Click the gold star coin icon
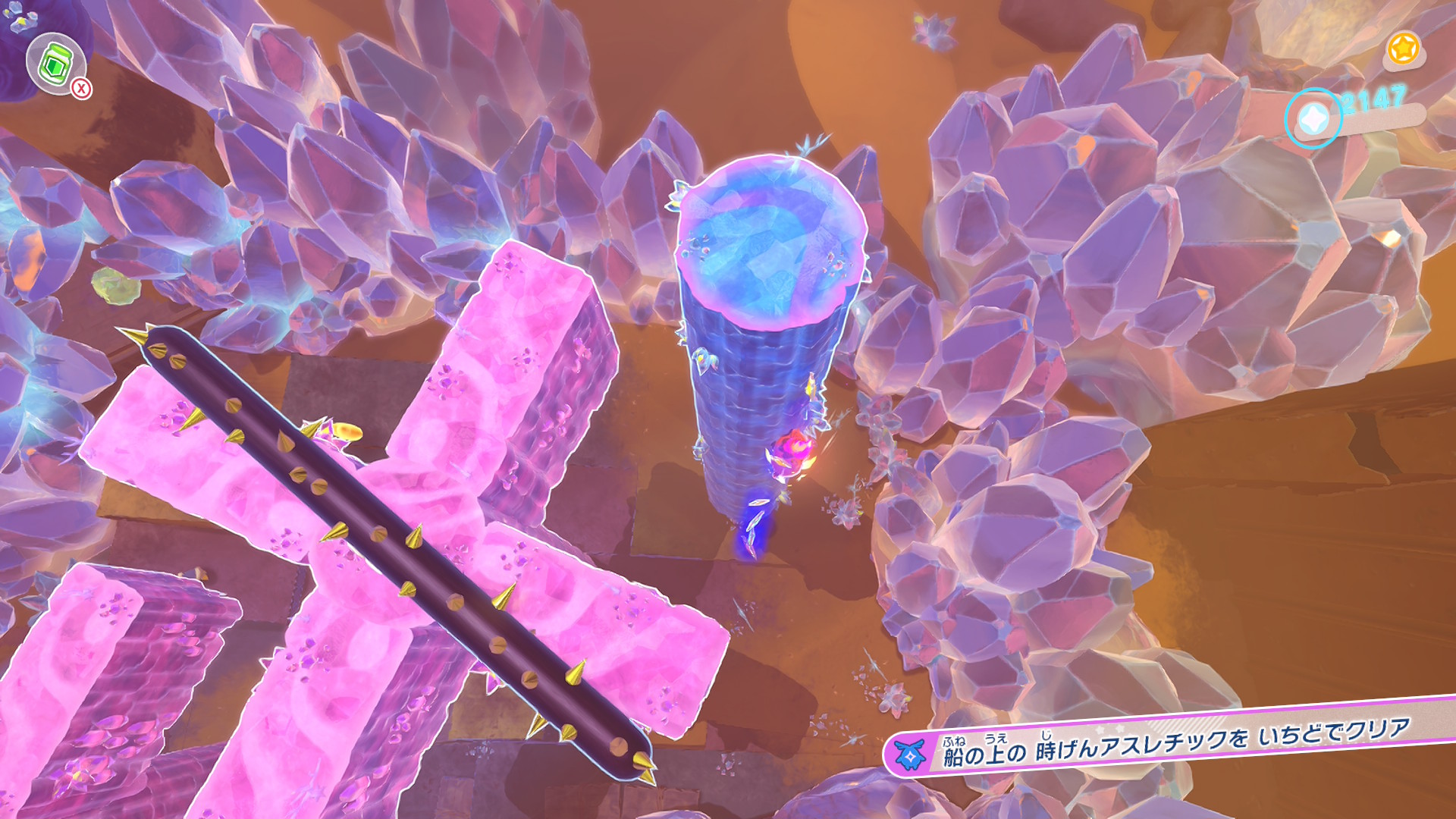Screen dimensions: 1456x819 [x=1403, y=49]
